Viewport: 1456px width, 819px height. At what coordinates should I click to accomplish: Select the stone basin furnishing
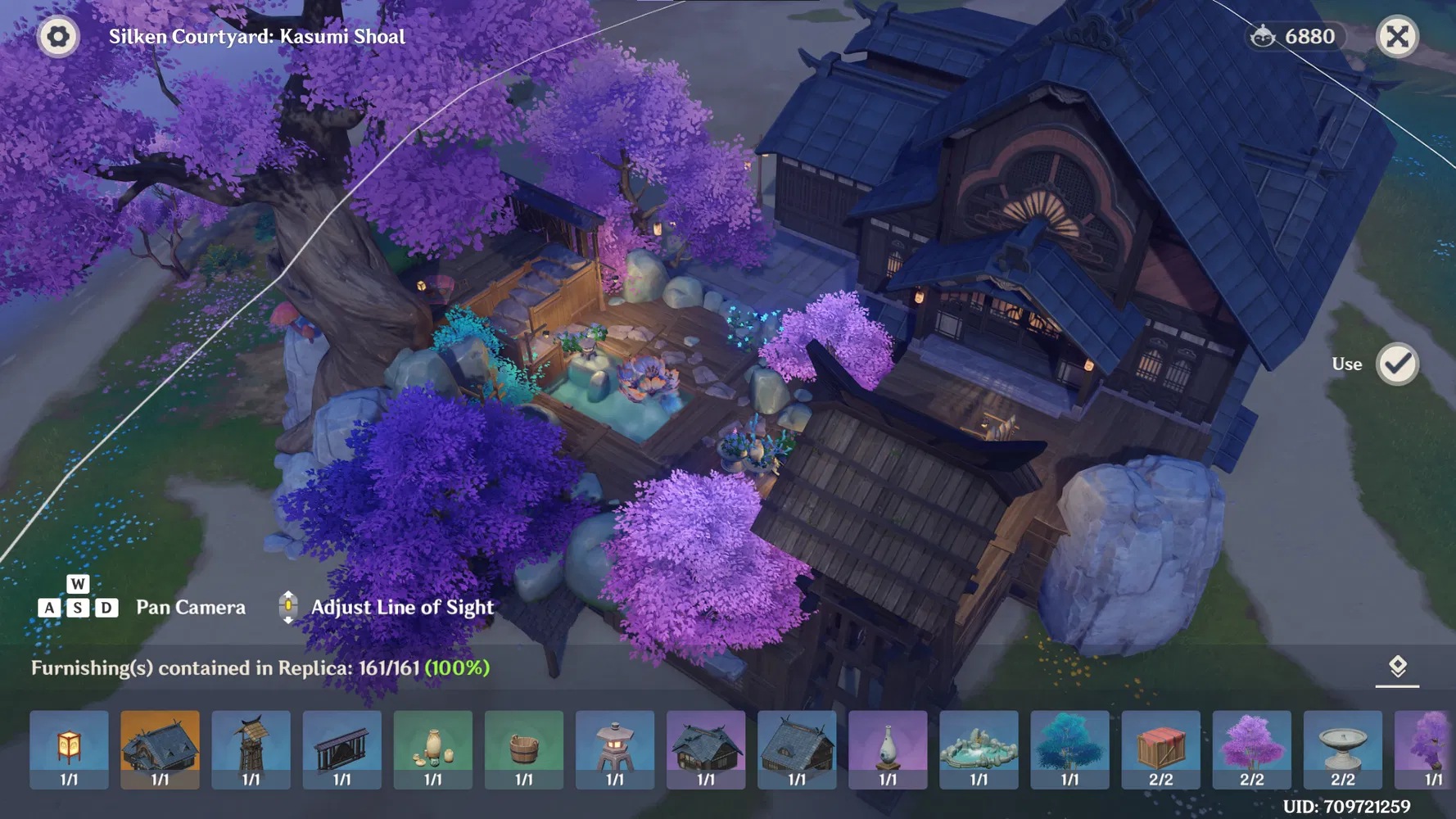[1343, 749]
